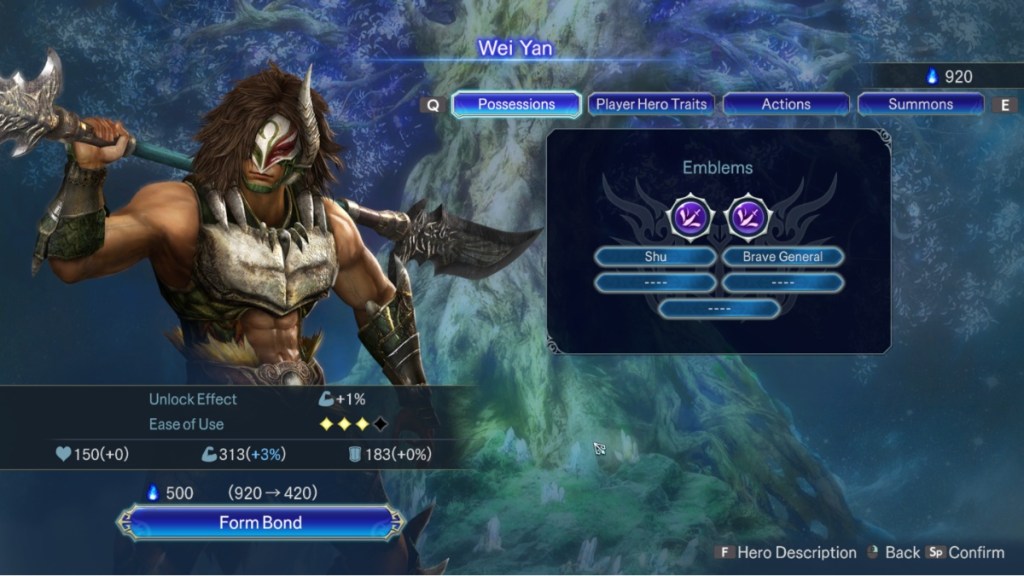Click the emblem icon above Brave General
Image resolution: width=1024 pixels, height=576 pixels.
746,216
